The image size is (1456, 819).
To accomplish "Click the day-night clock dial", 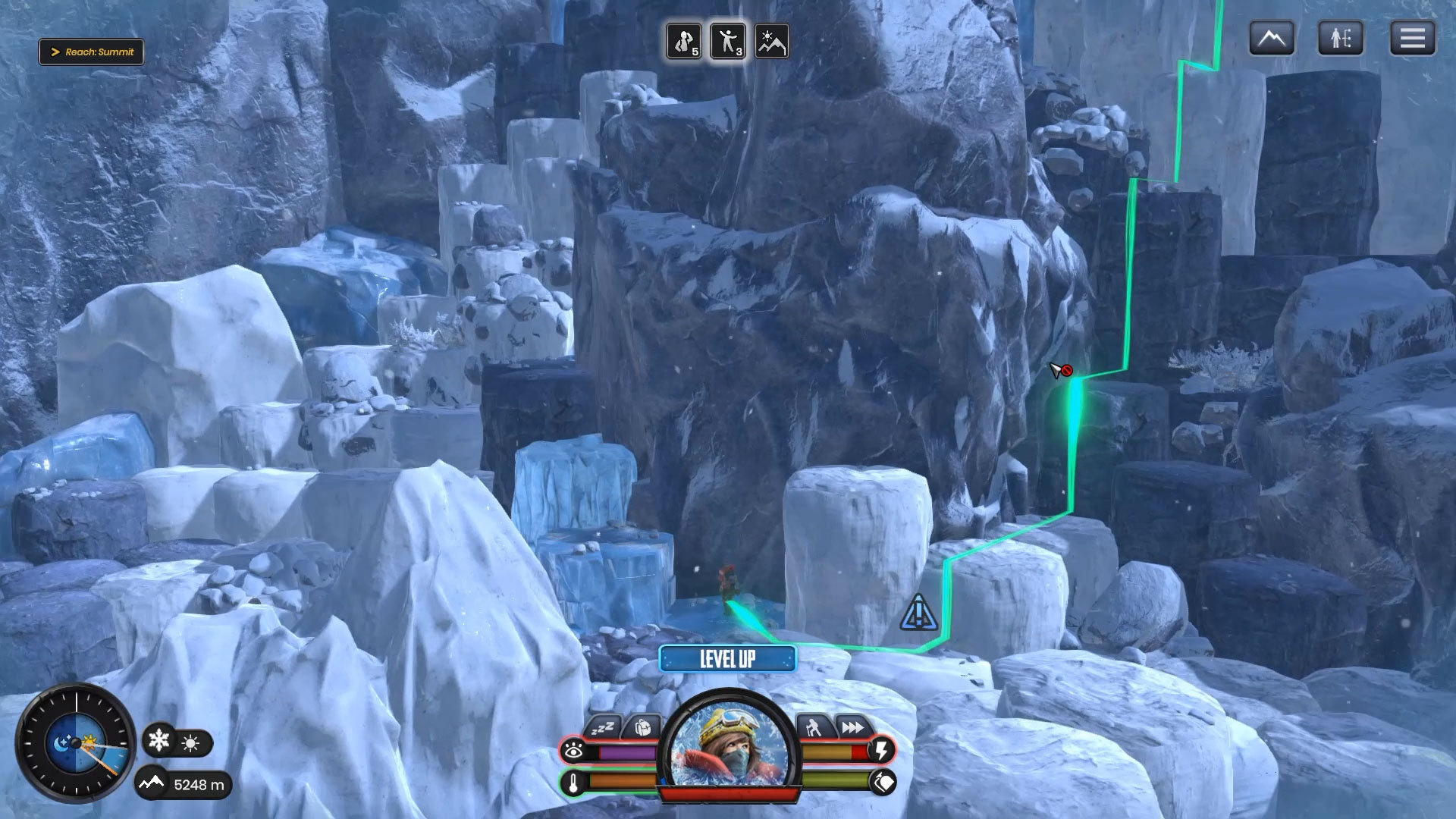I will click(76, 744).
